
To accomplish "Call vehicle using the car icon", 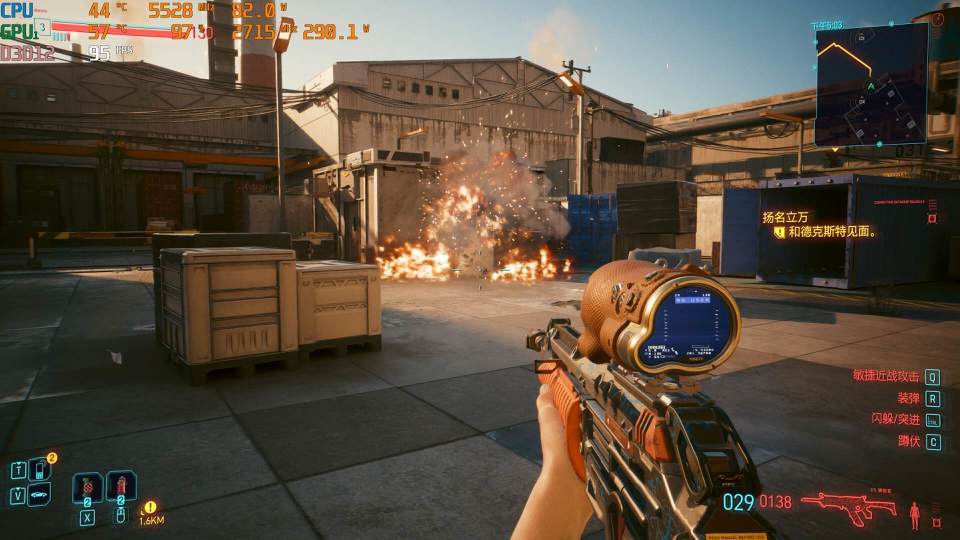I will (40, 494).
